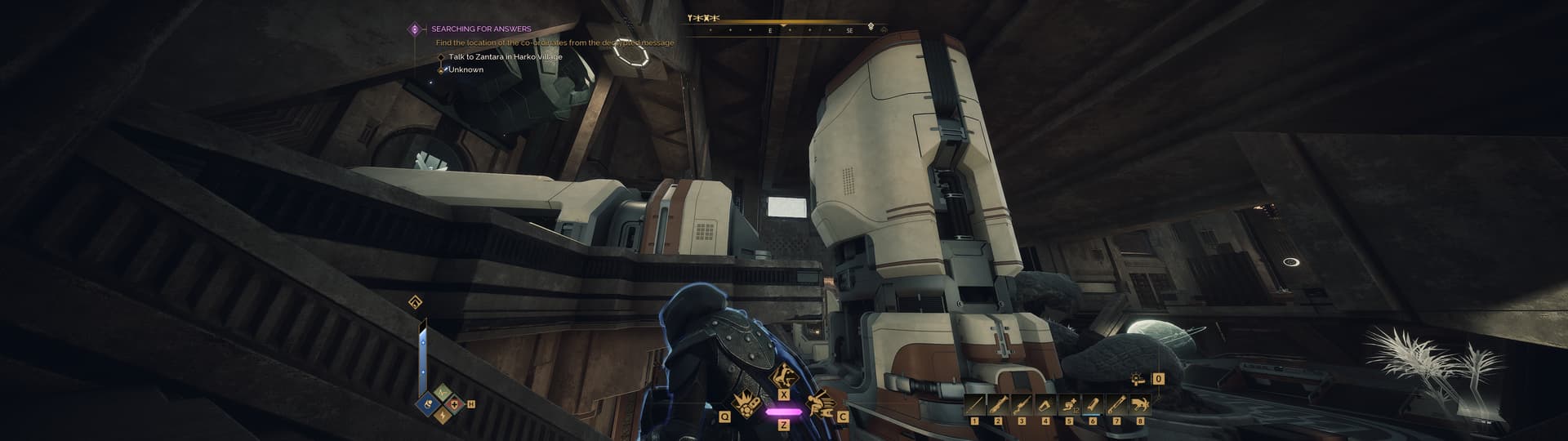The image size is (1568, 441).
Task: Equip the weapon in hotbar slot 2
Action: coord(998,404)
